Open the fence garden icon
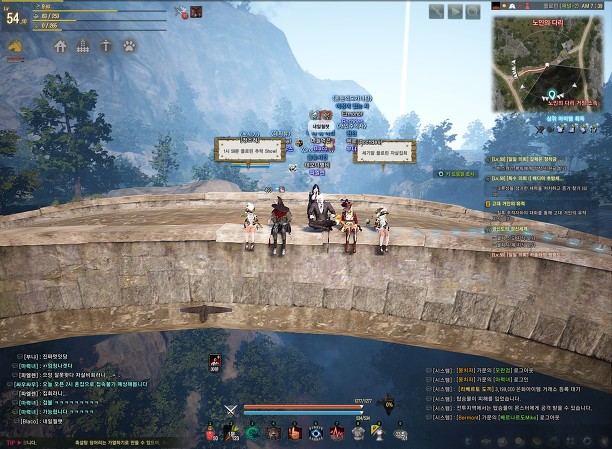This screenshot has width=612, height=449. click(83, 46)
